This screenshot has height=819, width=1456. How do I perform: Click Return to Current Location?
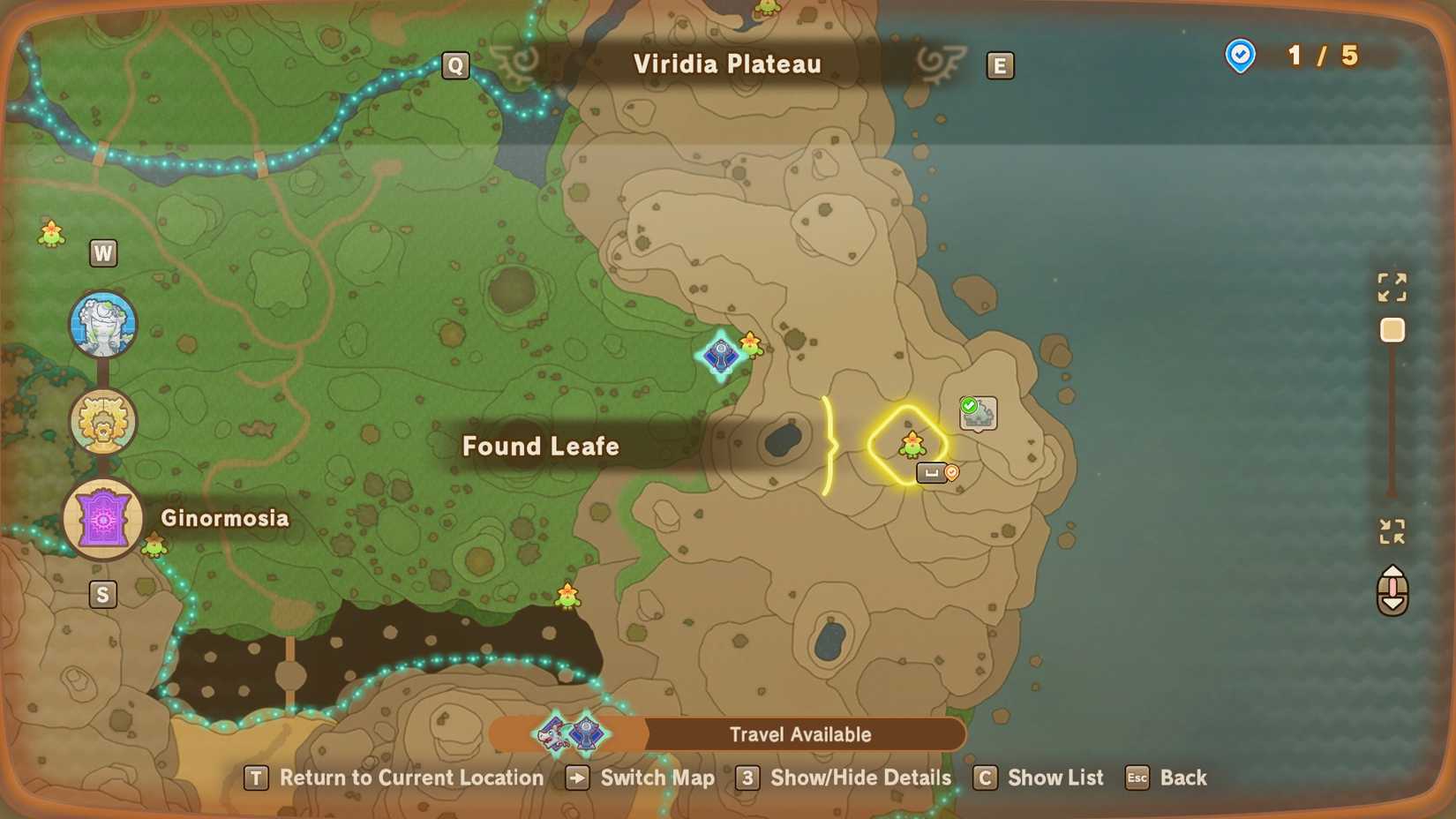(256, 778)
